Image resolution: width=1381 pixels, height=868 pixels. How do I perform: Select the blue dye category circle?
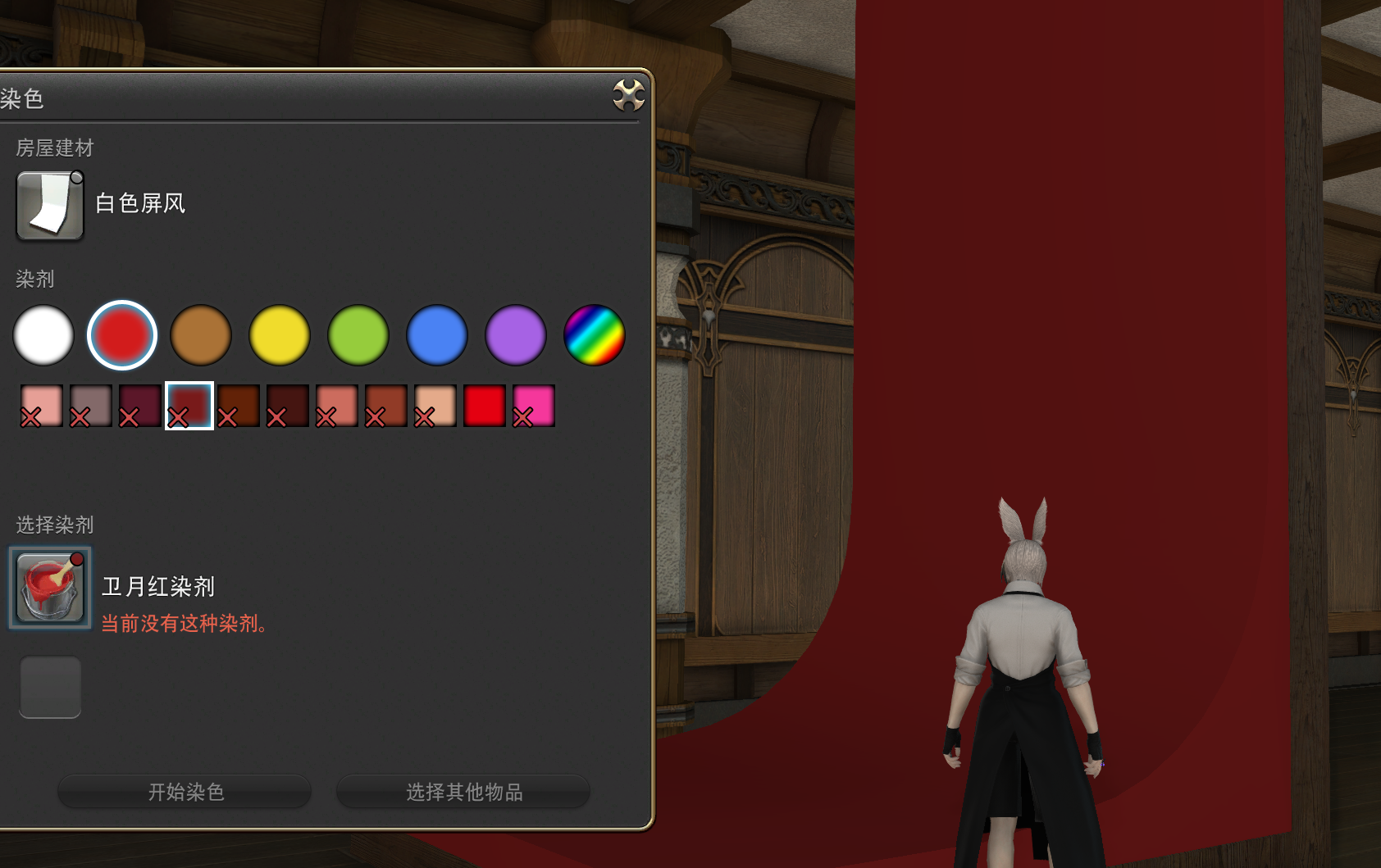(x=436, y=335)
